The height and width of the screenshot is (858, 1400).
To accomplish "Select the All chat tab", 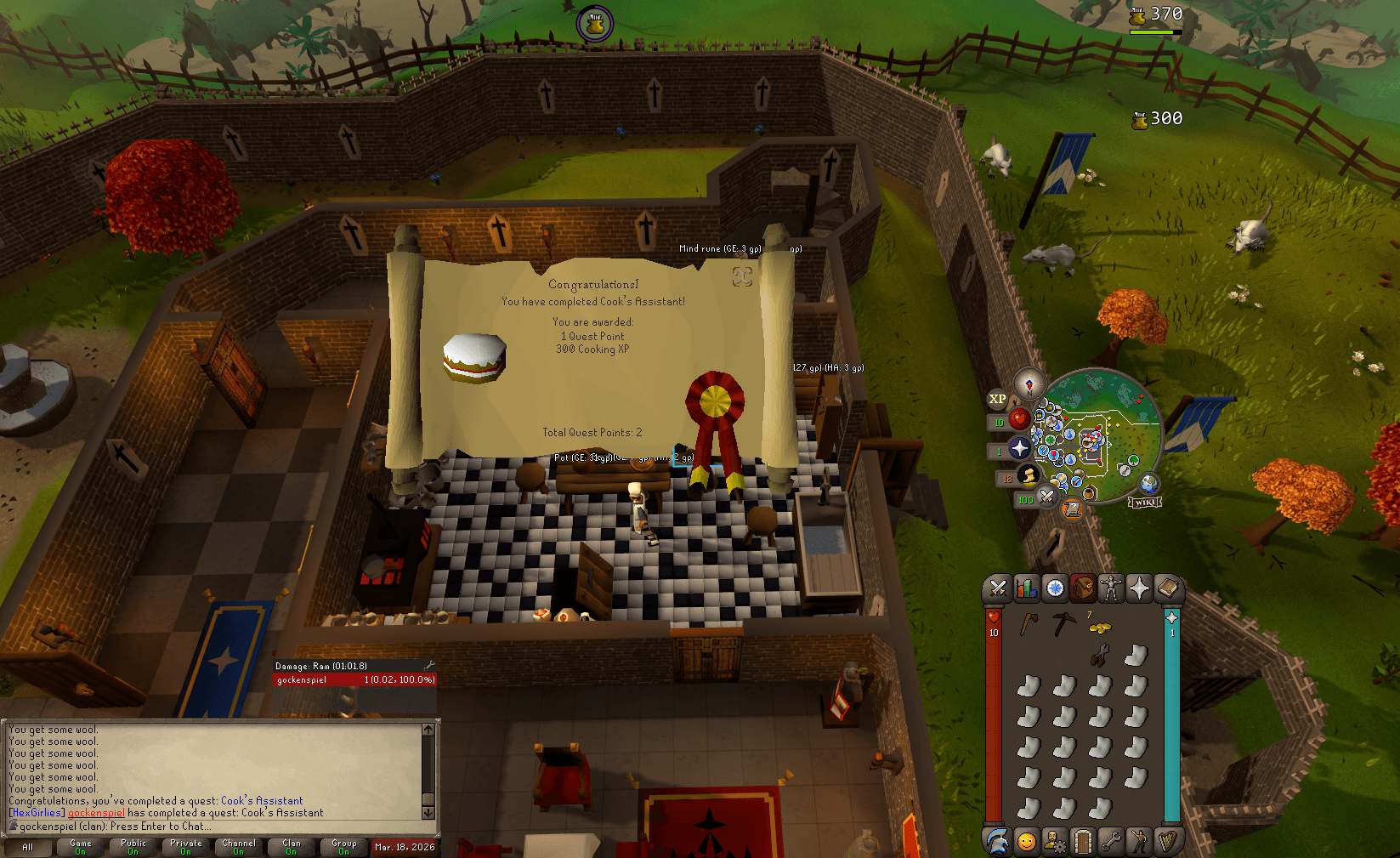I will 28,847.
